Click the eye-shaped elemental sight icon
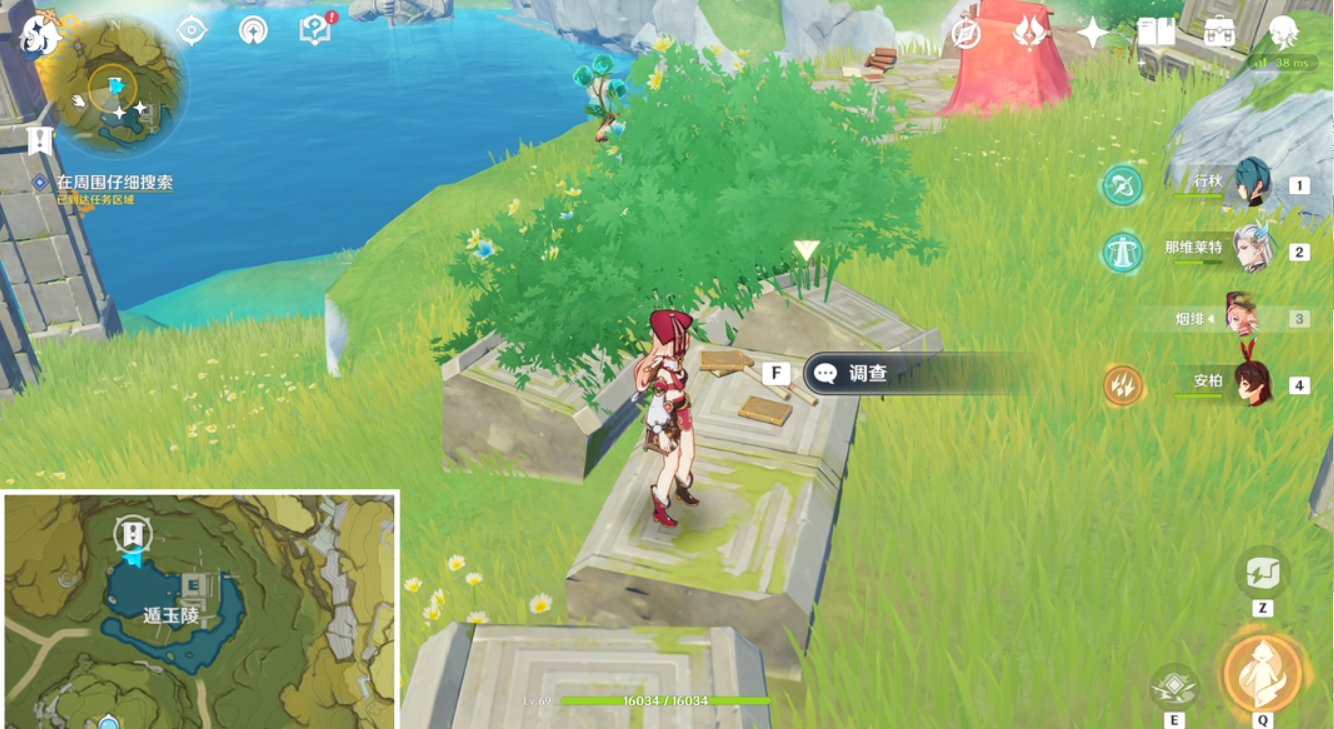This screenshot has width=1334, height=729. (191, 30)
